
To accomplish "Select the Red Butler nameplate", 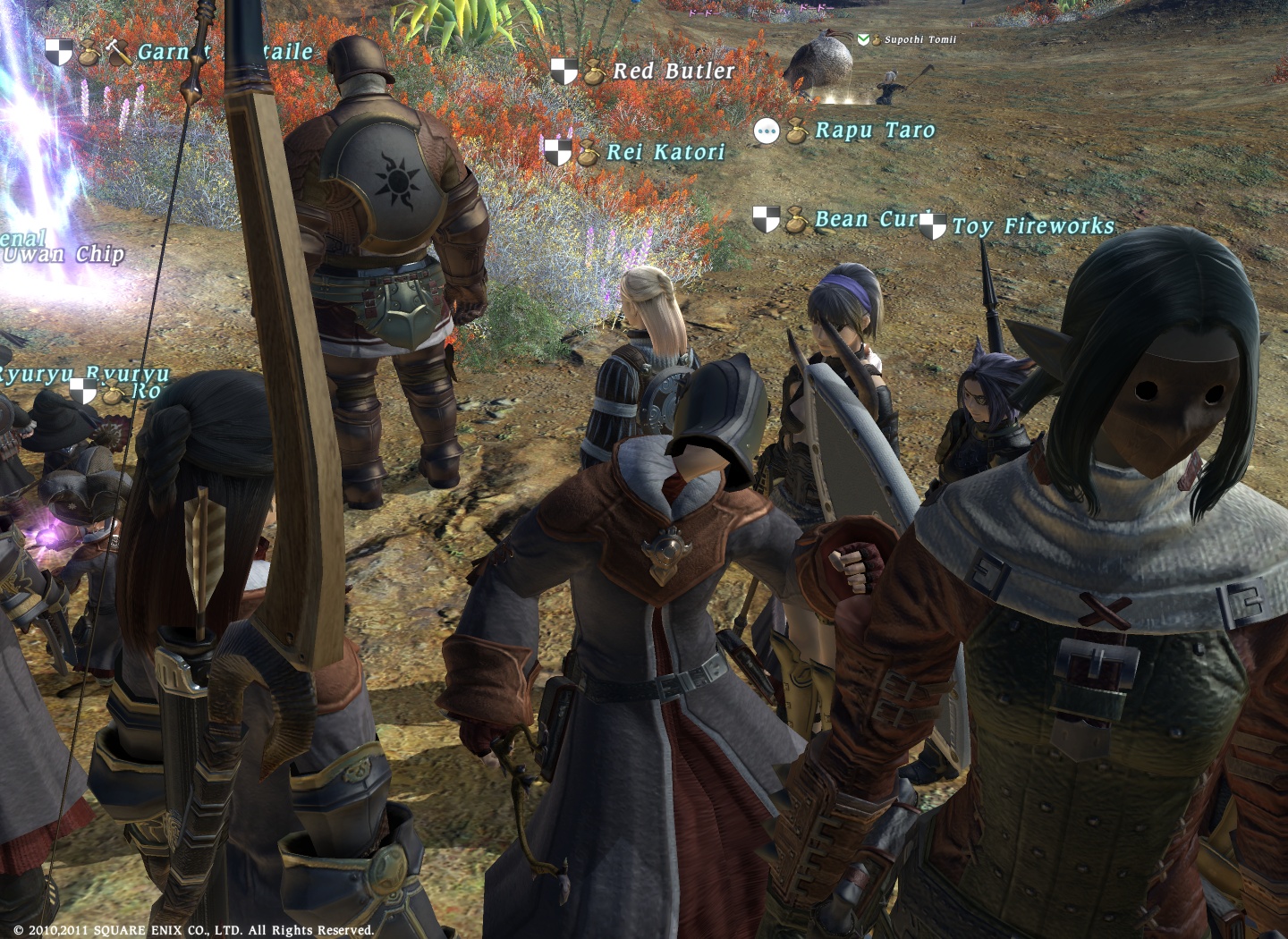I will (673, 71).
